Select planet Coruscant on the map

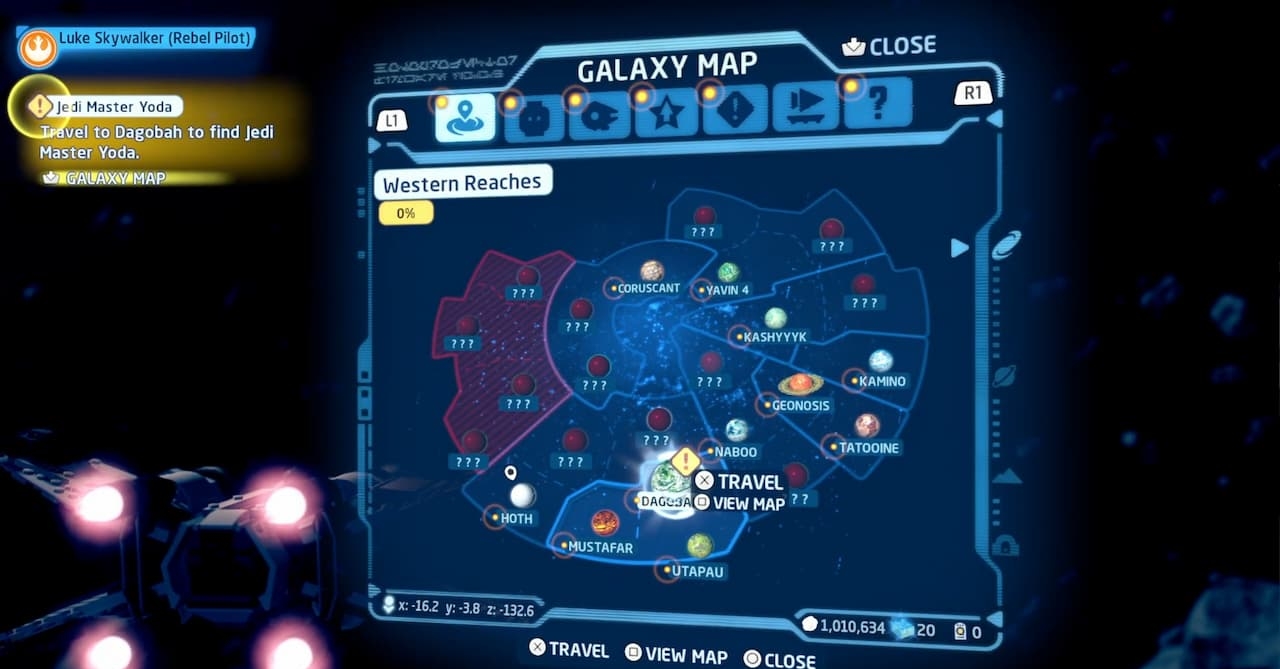point(652,272)
